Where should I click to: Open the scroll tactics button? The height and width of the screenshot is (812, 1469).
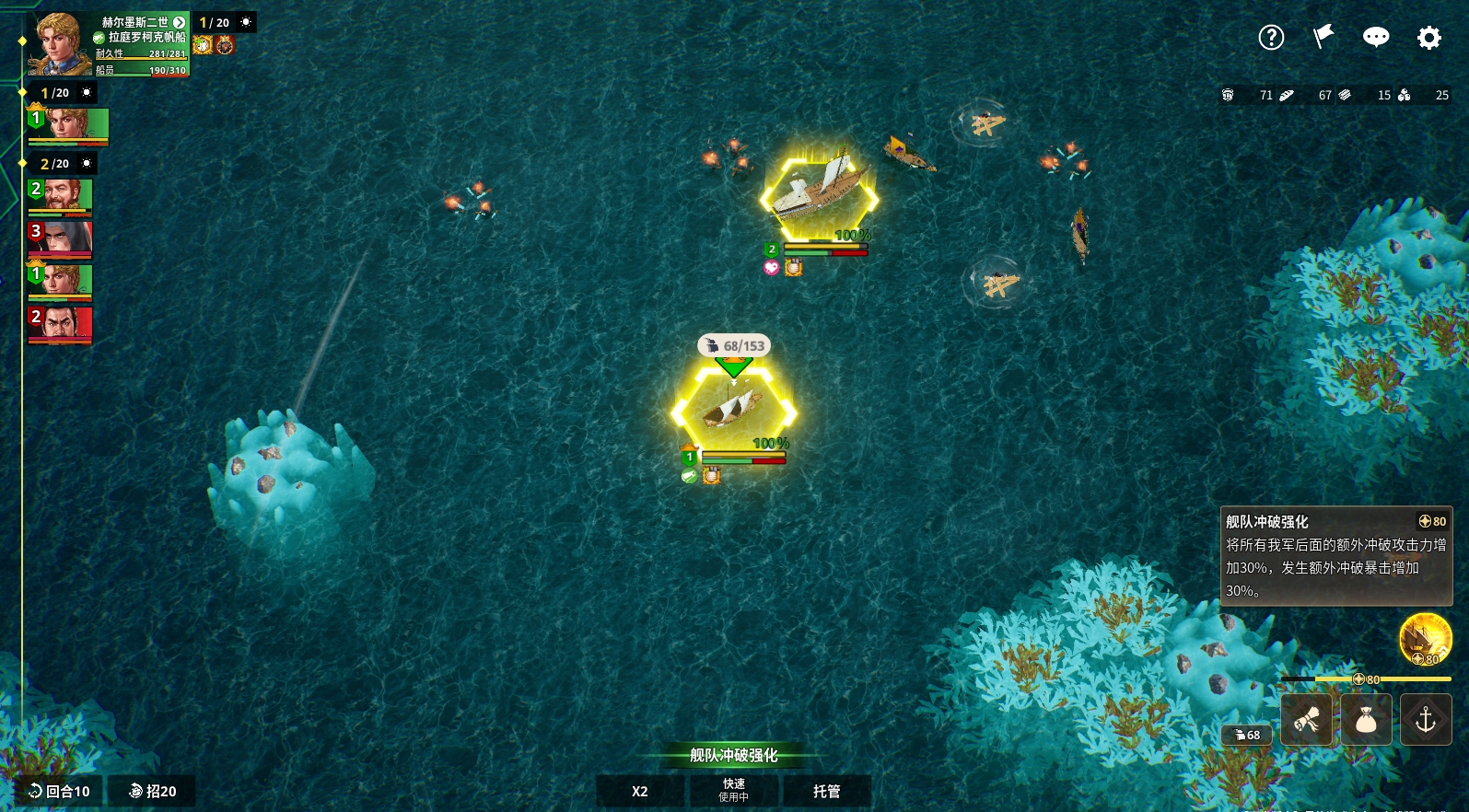[1307, 720]
